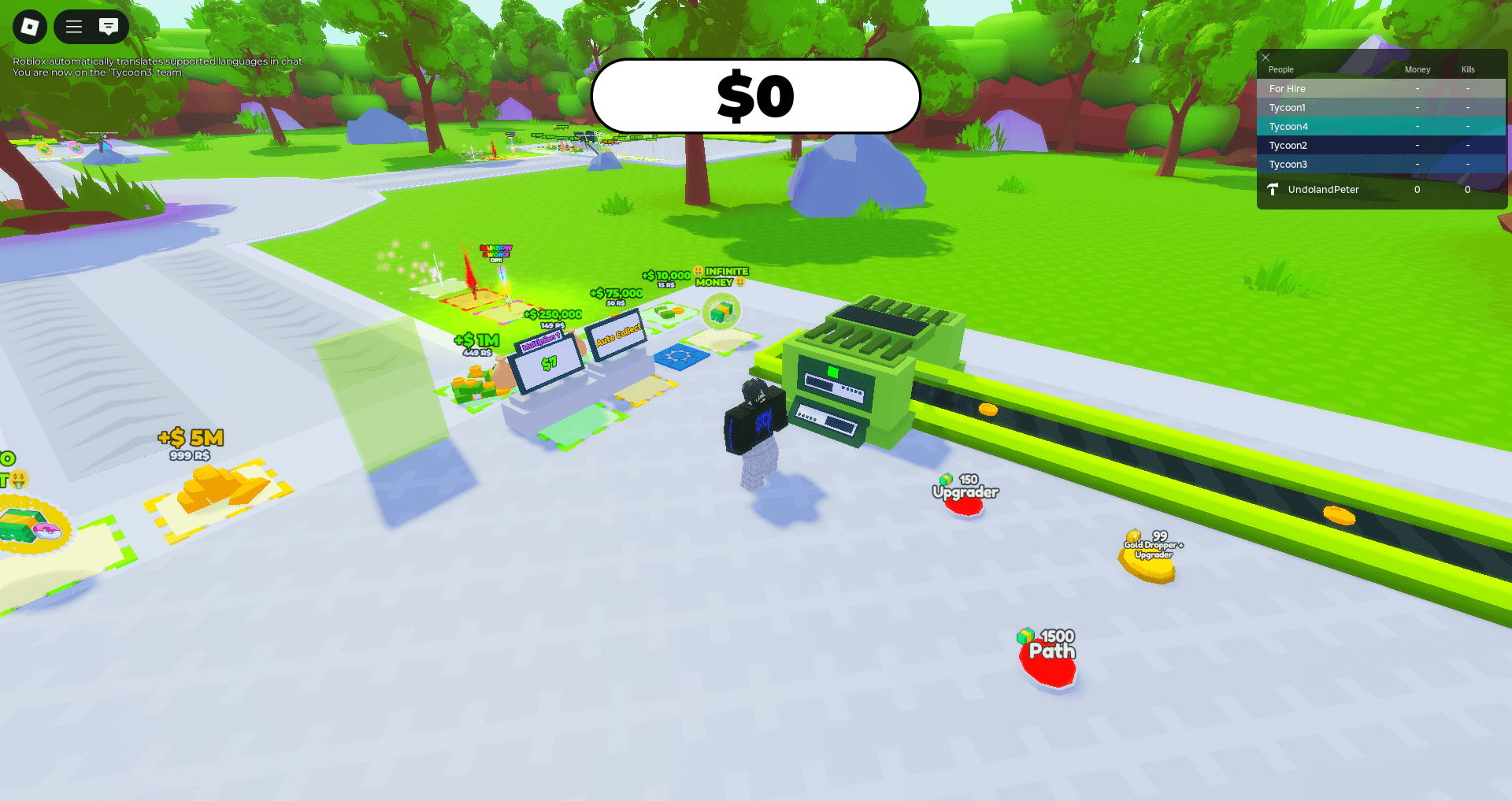Click the $0 money counter at top
Viewport: 1512px width, 801px height.
point(756,95)
